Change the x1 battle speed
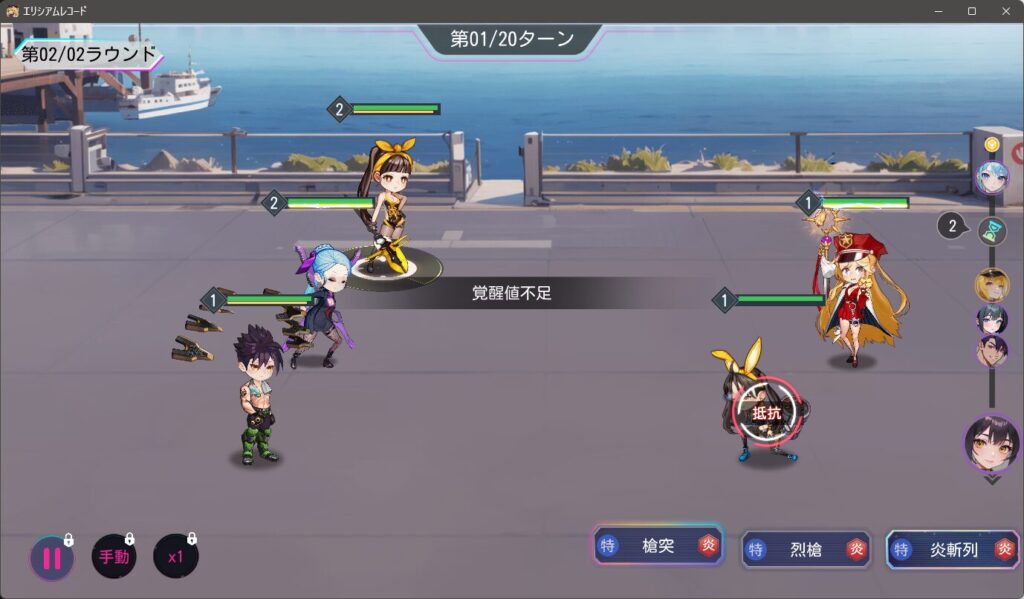The width and height of the screenshot is (1024, 599). tap(176, 557)
